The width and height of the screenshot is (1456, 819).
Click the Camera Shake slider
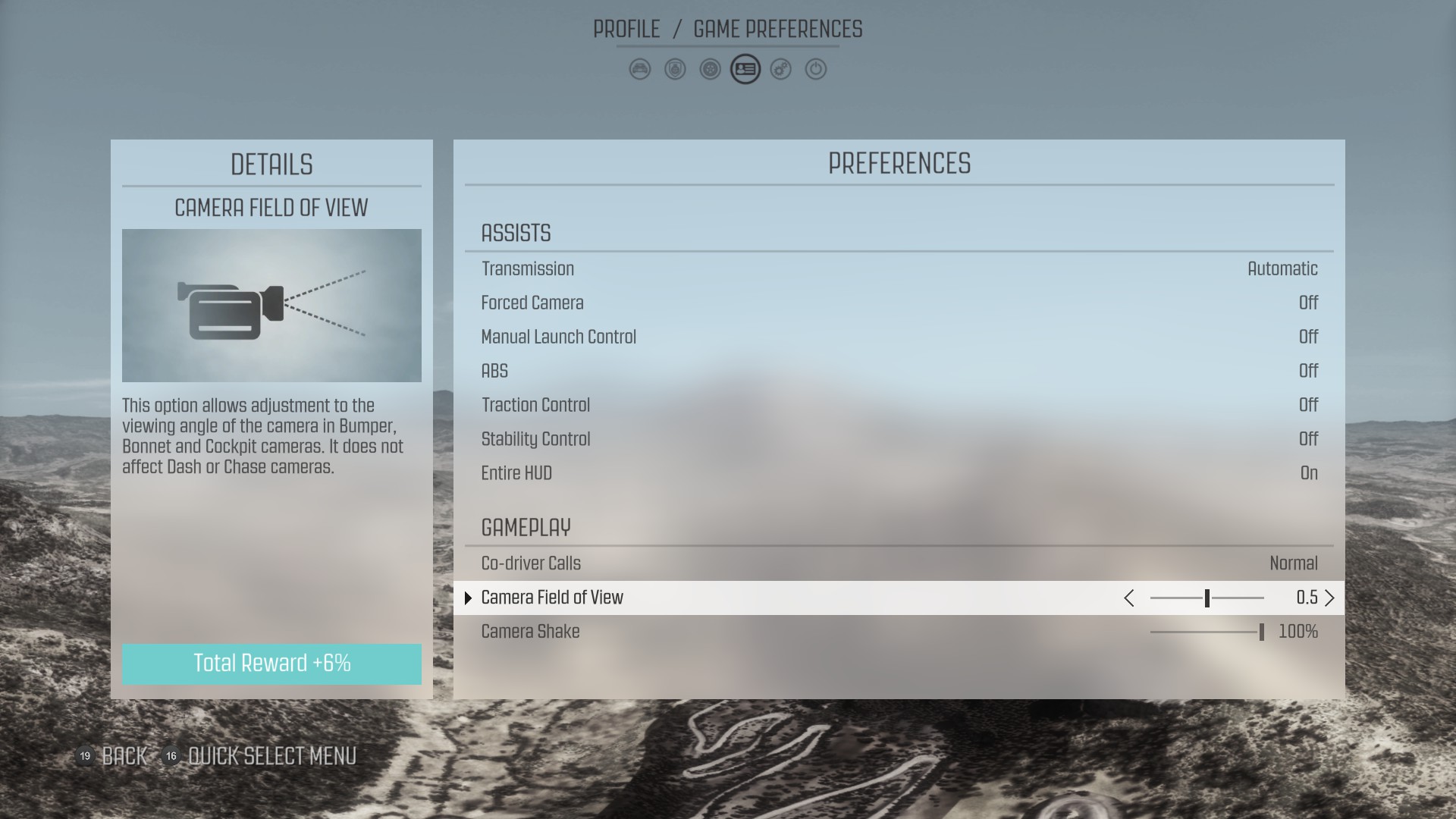coord(1207,632)
